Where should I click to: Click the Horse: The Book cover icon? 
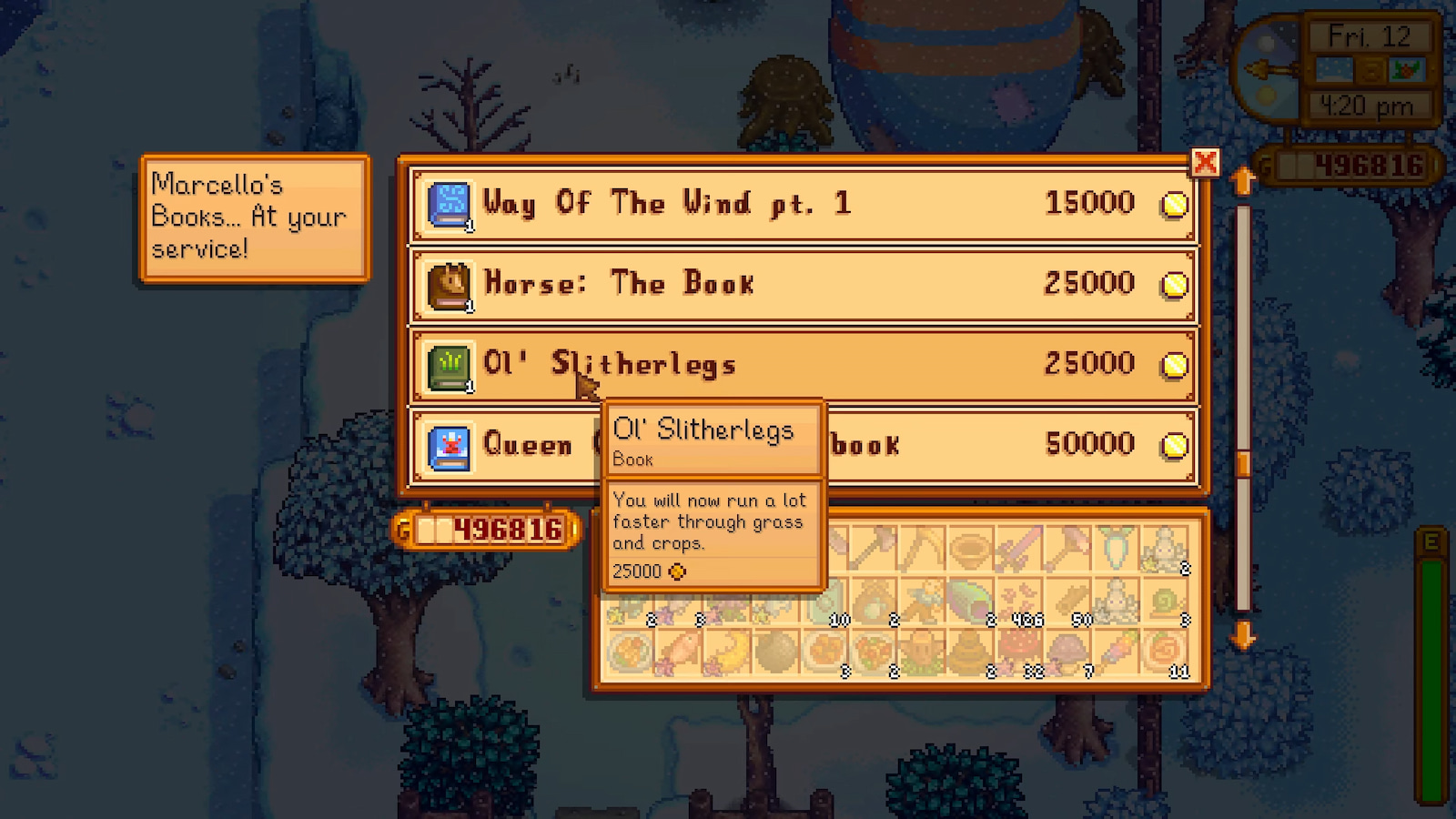tap(450, 283)
